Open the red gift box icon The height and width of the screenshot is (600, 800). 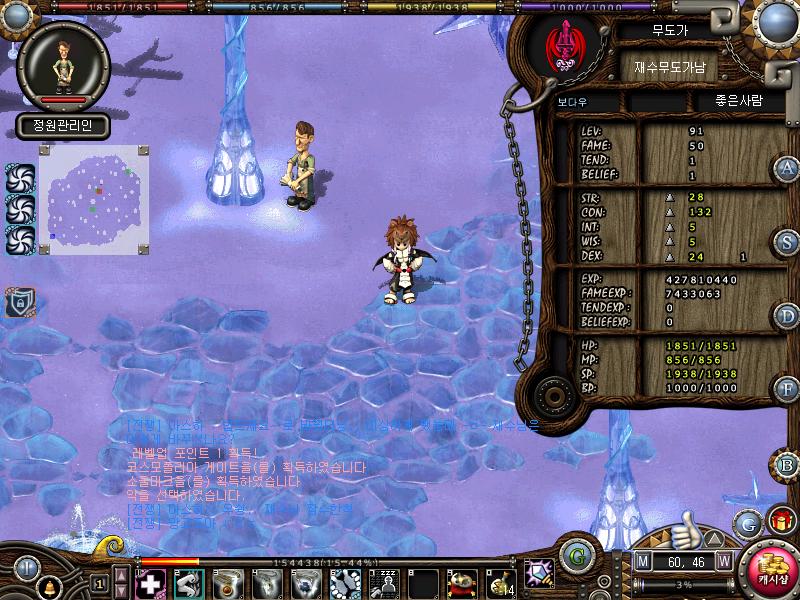781,520
